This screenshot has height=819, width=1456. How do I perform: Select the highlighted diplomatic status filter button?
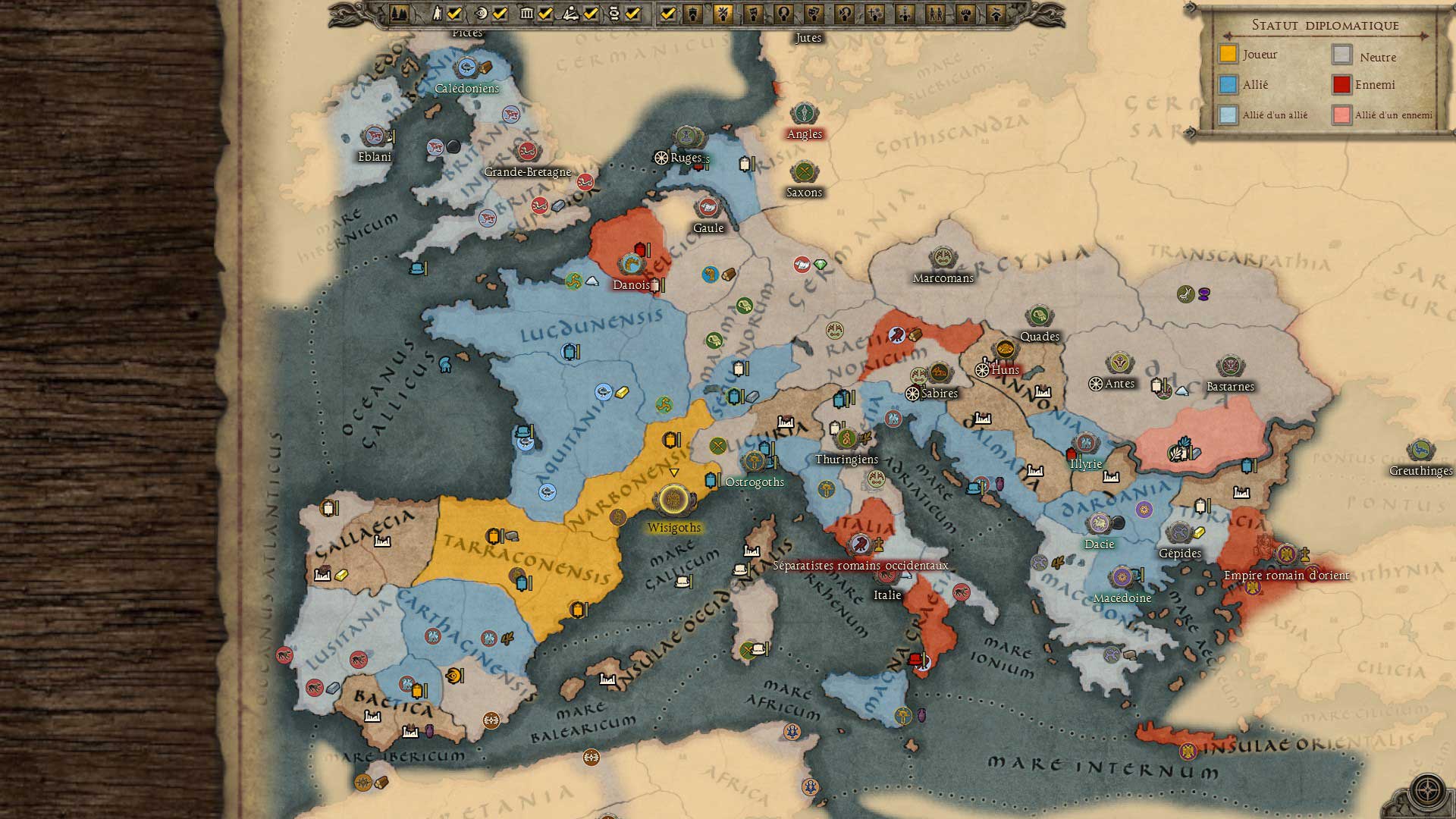(x=723, y=13)
